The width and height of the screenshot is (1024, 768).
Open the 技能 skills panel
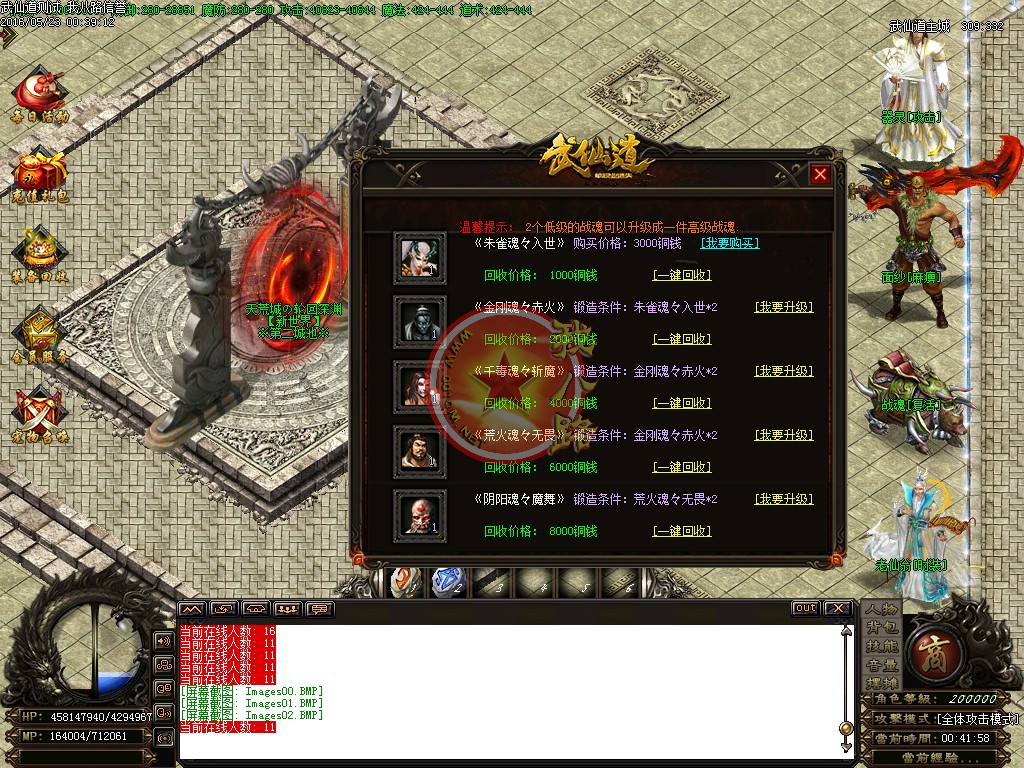coord(881,646)
